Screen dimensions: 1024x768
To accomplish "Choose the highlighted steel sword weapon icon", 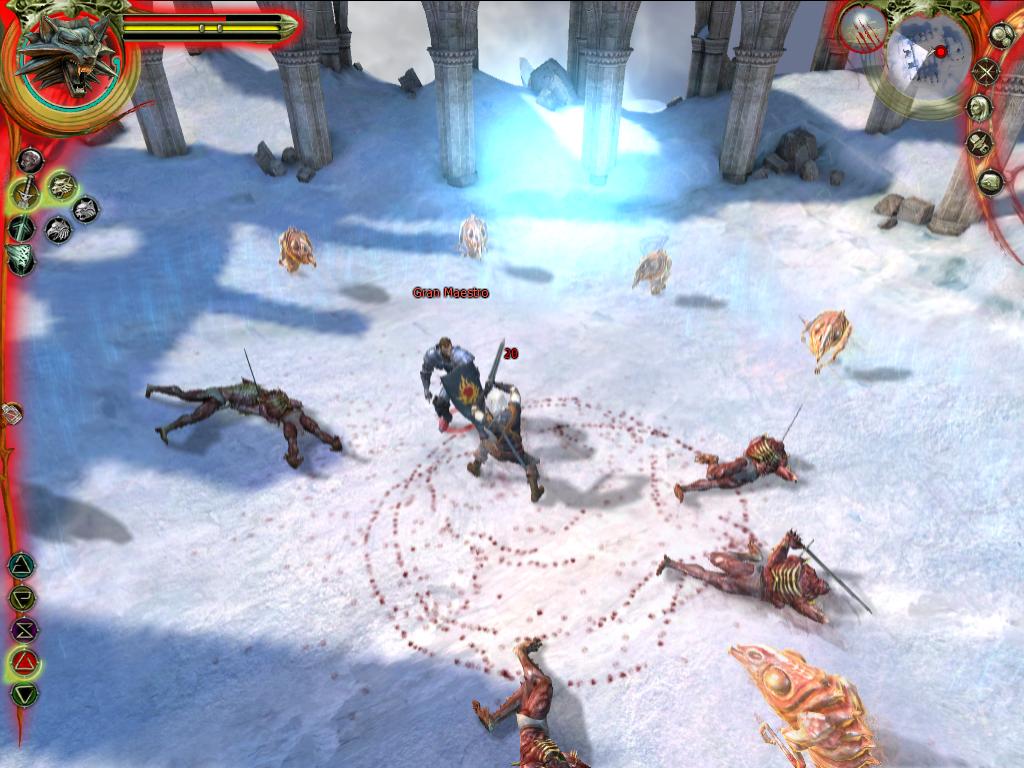I will pyautogui.click(x=24, y=193).
